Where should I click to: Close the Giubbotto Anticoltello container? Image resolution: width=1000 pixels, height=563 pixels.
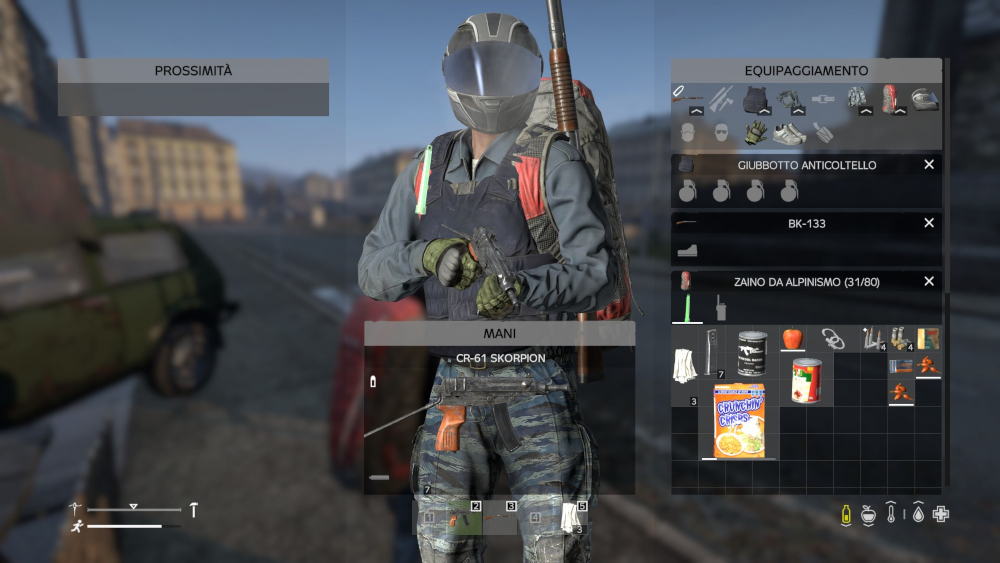coord(929,165)
